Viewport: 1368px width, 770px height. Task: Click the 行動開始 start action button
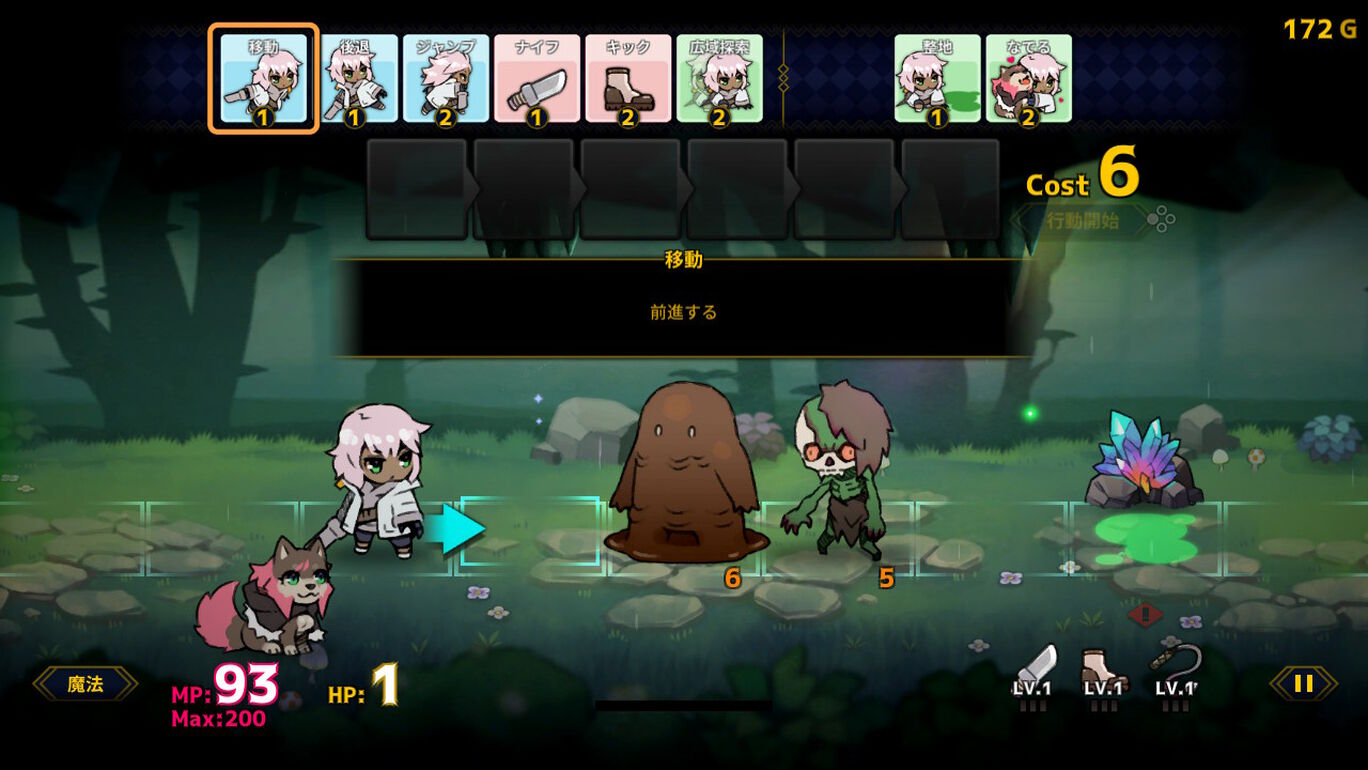[1083, 221]
